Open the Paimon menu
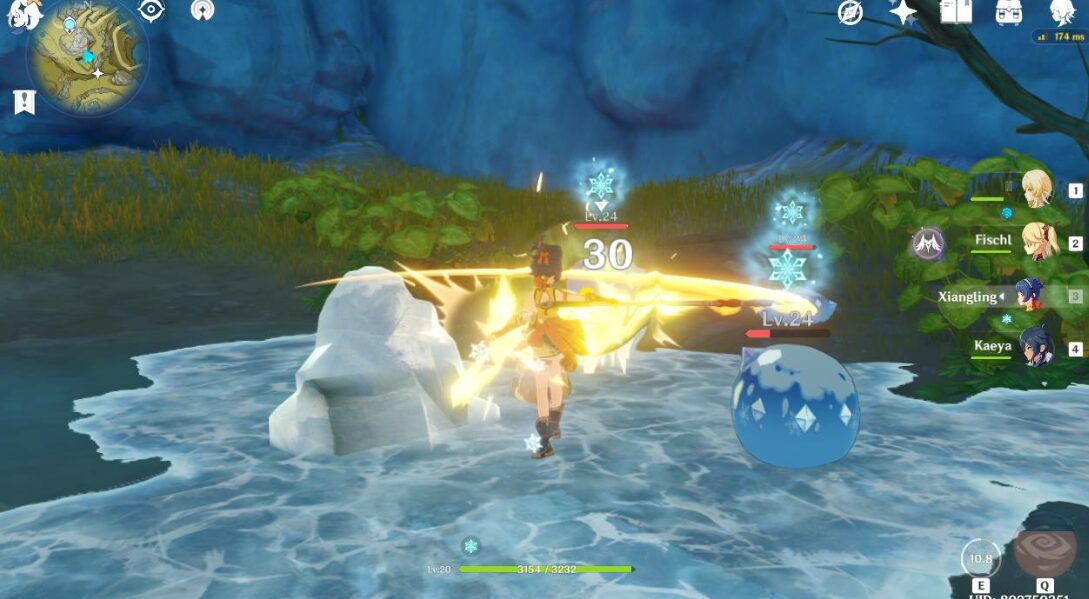Viewport: 1089px width, 599px height. (24, 14)
